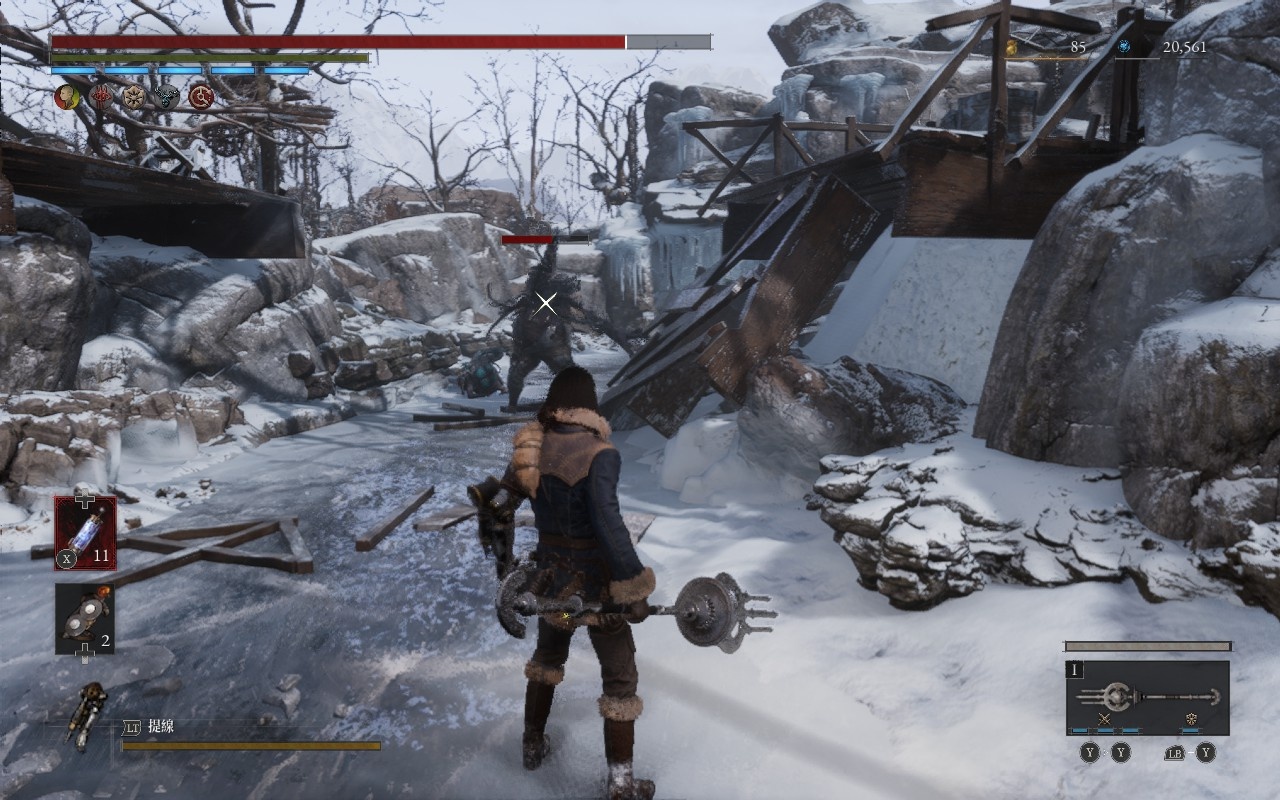Click the portrait head status buff icon
The height and width of the screenshot is (800, 1280).
[66, 96]
